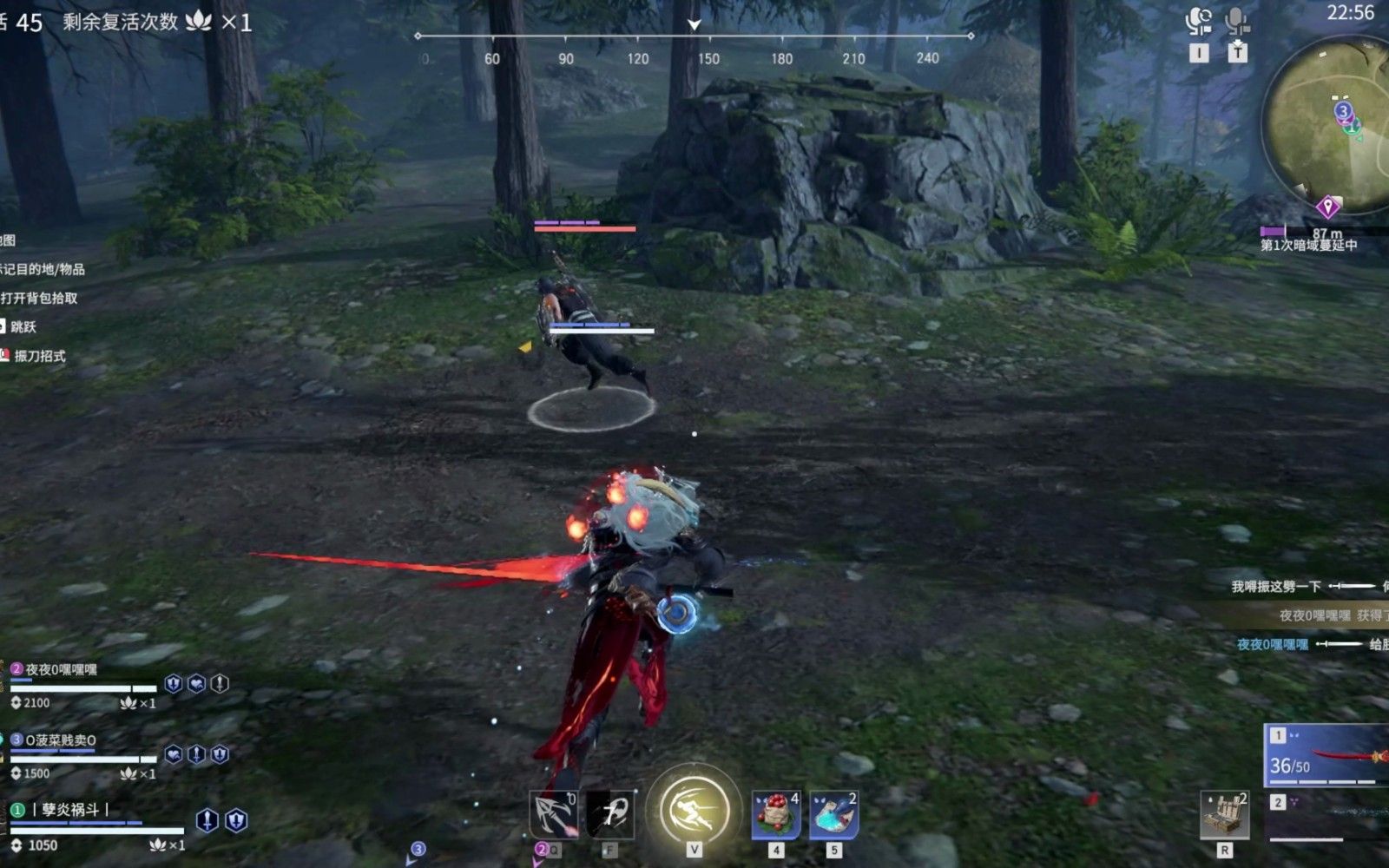Click the compass heading bar
The image size is (1389, 868).
click(694, 36)
